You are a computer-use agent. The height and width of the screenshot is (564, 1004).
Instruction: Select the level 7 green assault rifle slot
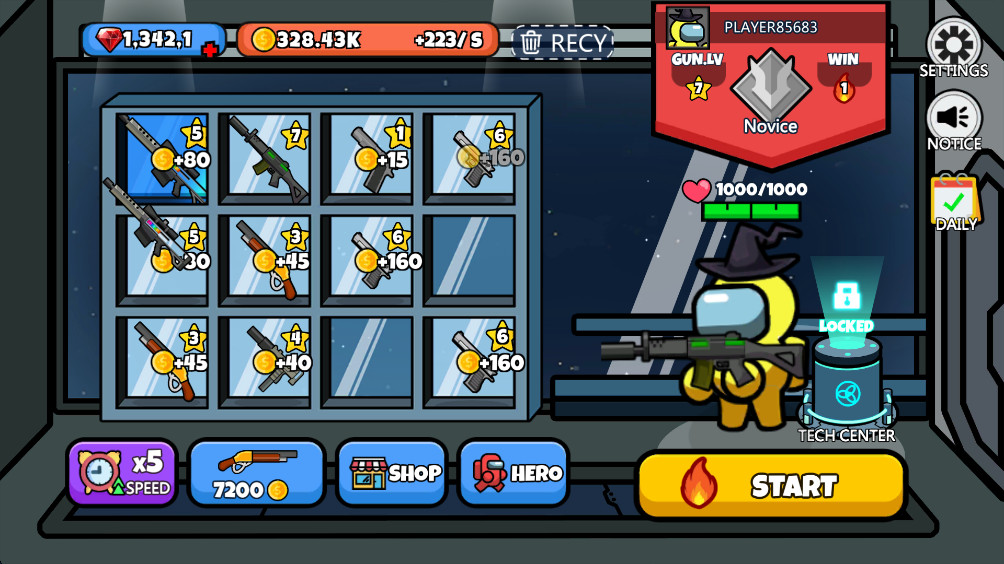point(265,157)
